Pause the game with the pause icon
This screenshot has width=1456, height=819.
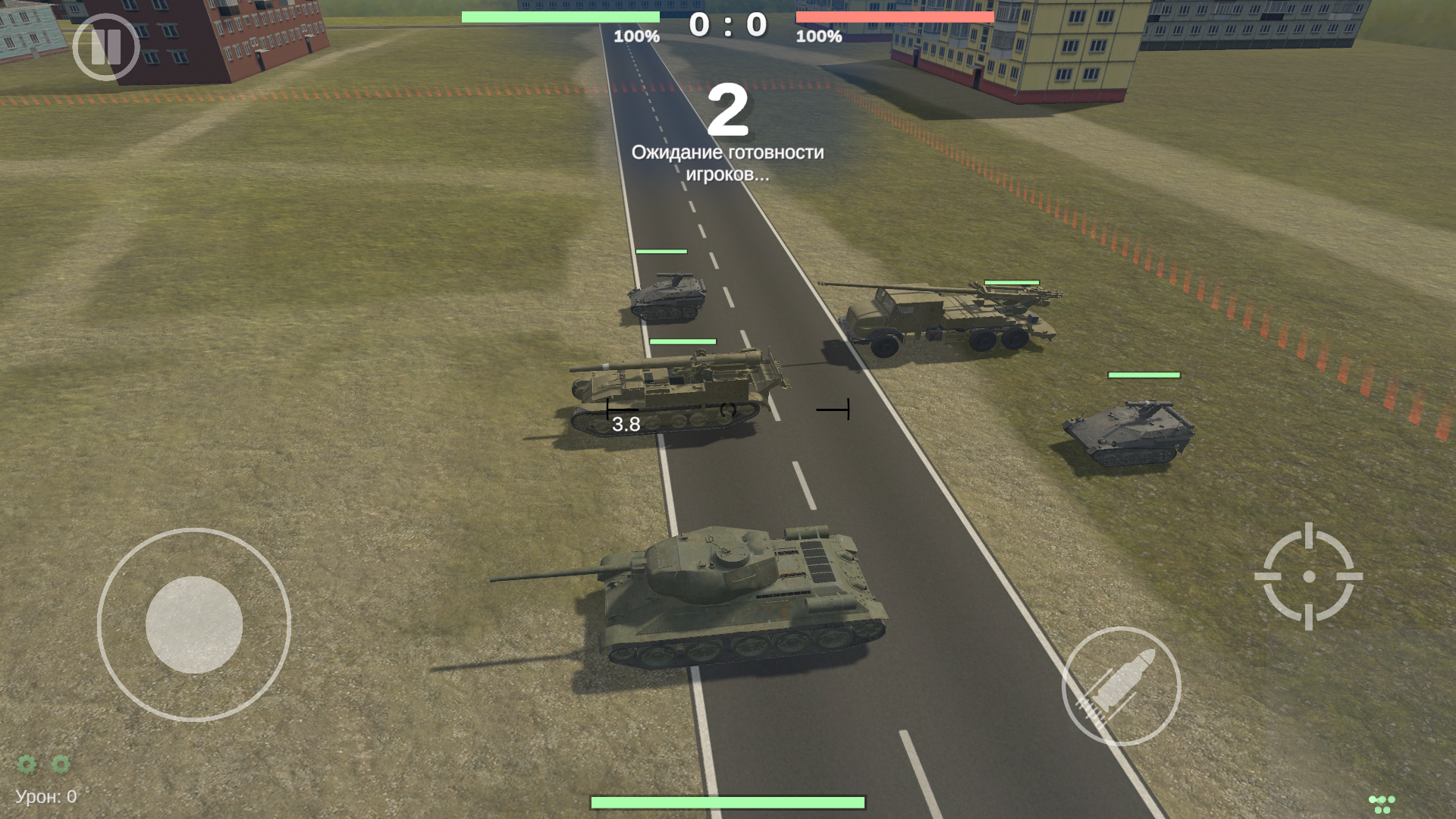click(106, 47)
